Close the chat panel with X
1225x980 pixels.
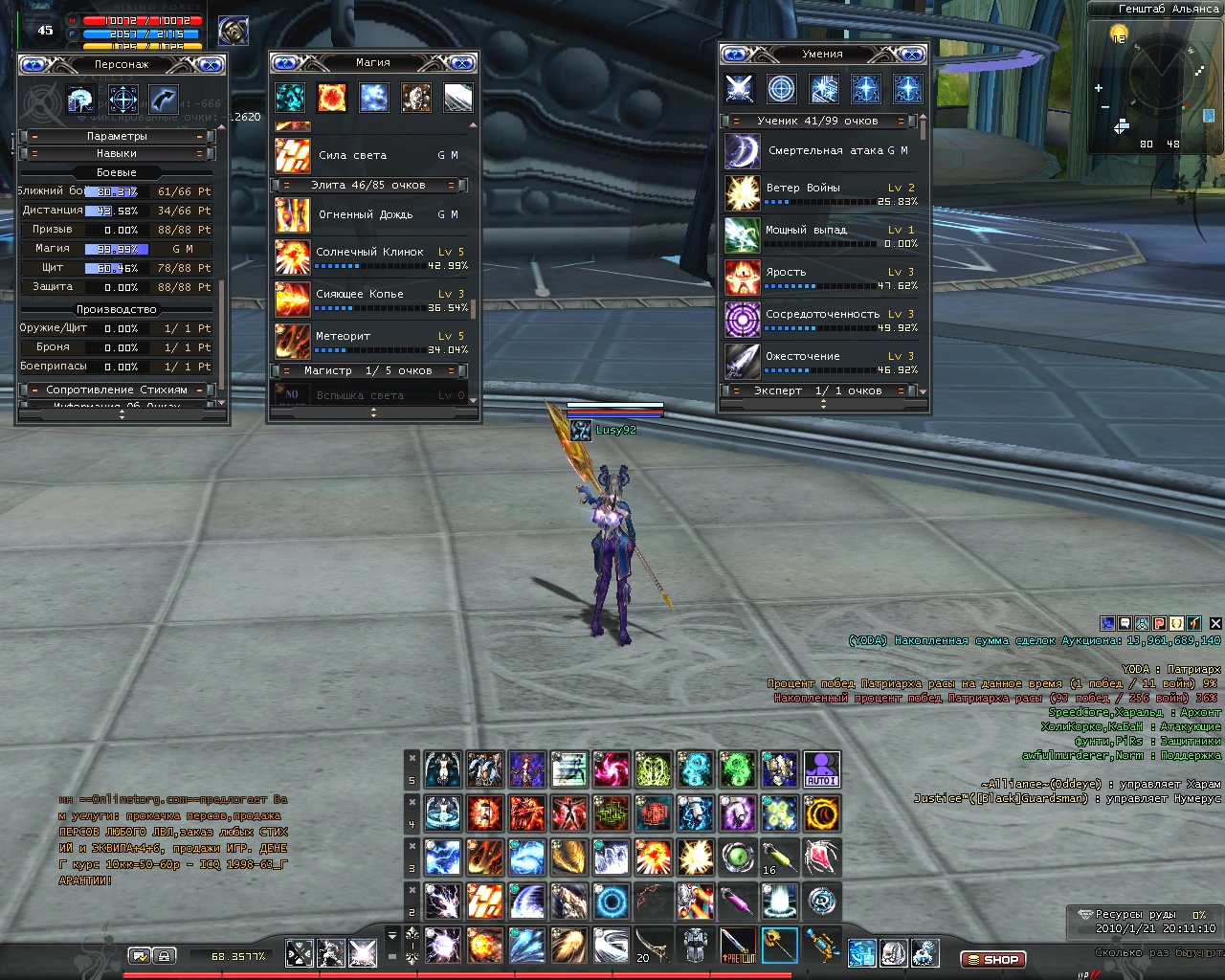1215,623
